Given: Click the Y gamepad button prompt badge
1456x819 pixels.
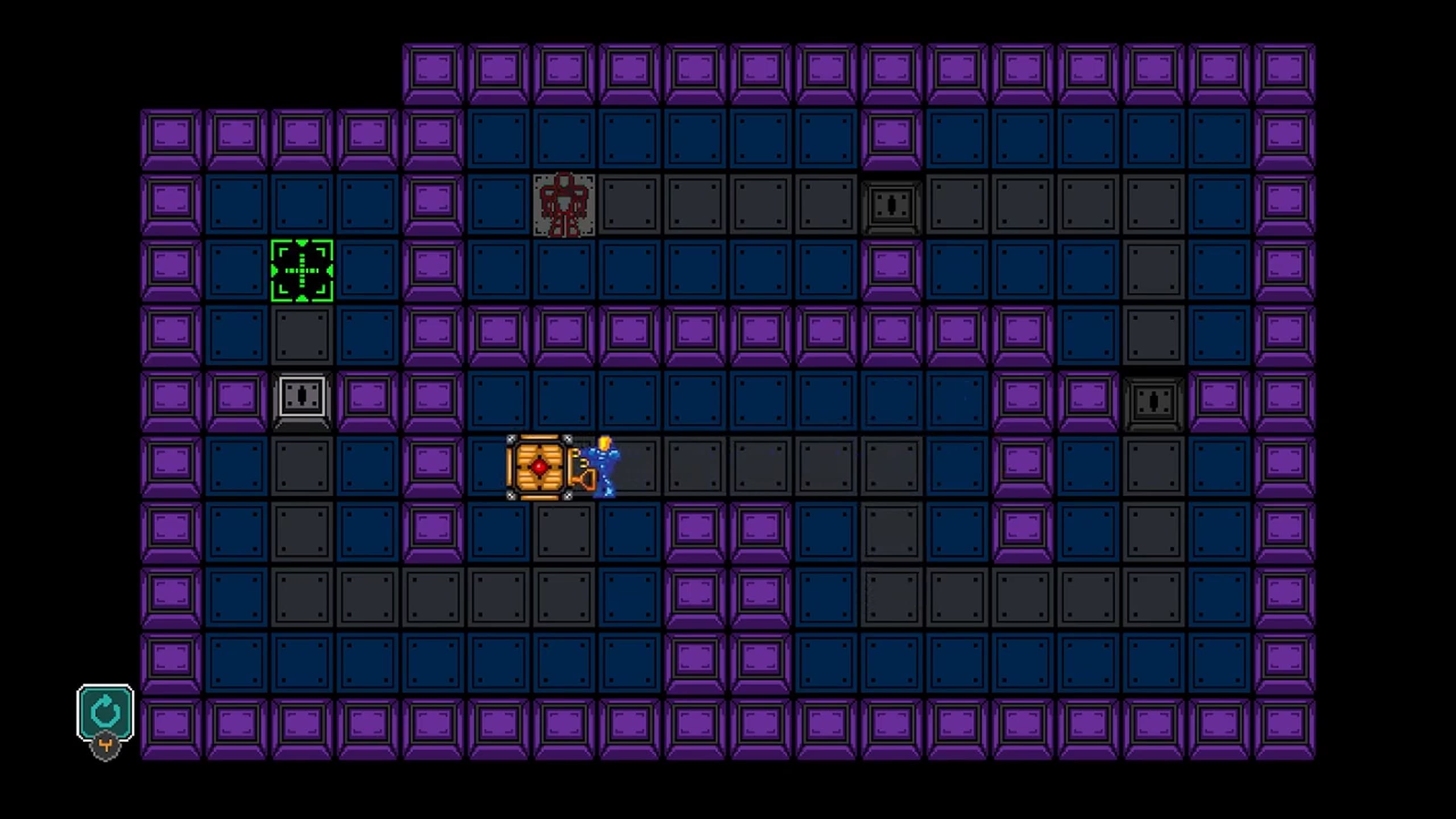Looking at the screenshot, I should tap(105, 746).
